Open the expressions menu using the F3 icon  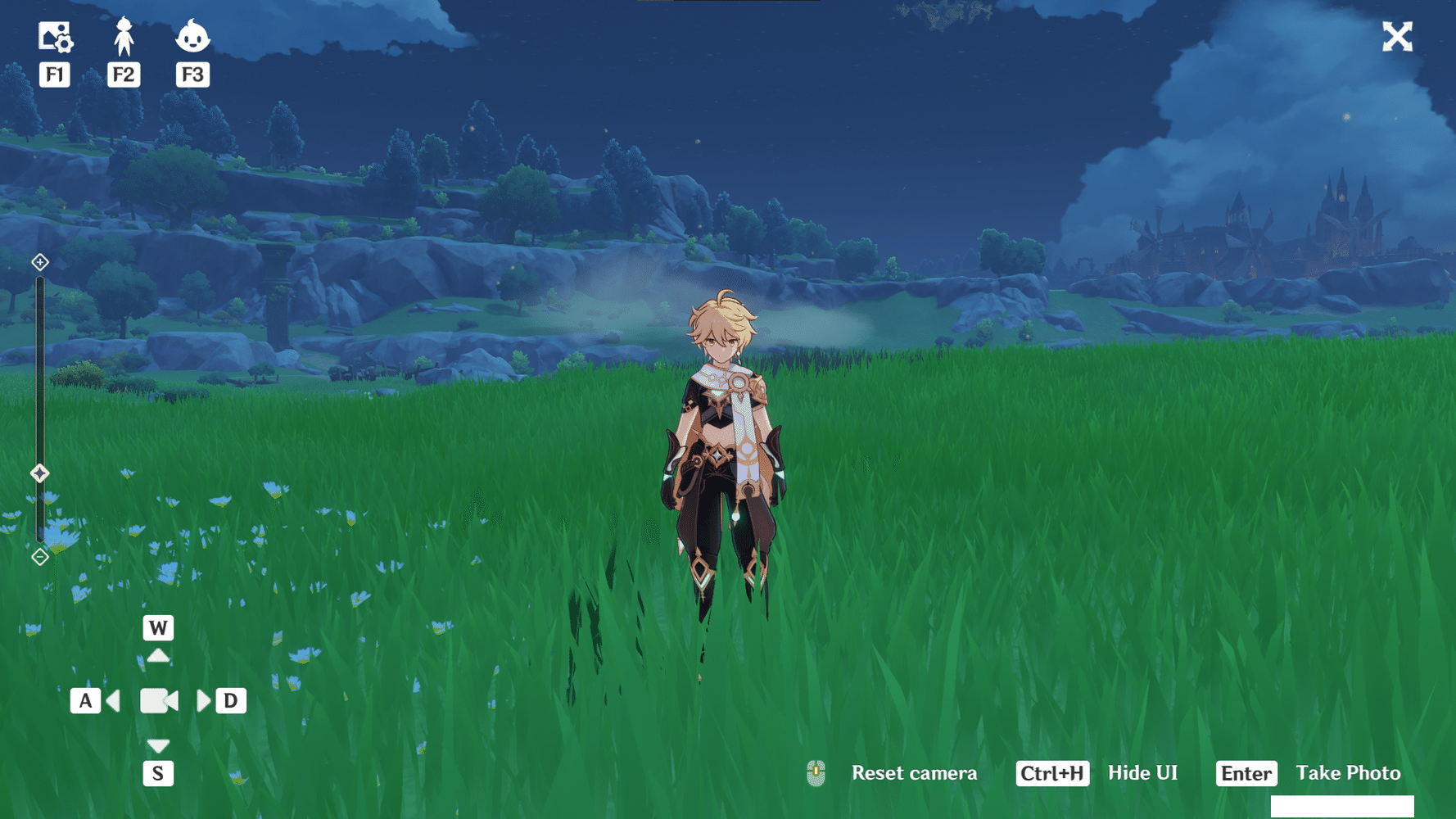(193, 36)
